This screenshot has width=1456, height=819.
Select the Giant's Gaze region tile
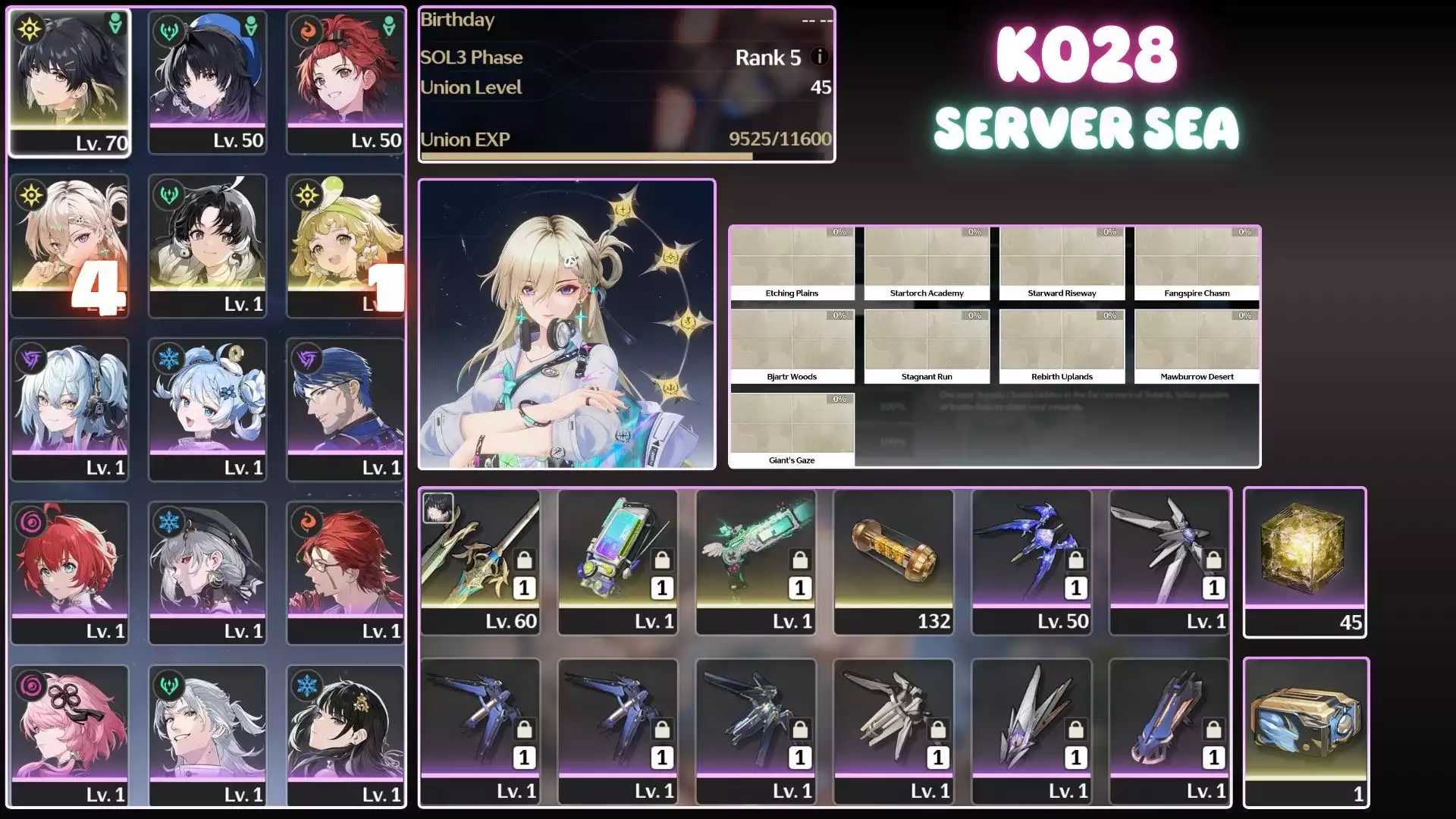click(792, 425)
